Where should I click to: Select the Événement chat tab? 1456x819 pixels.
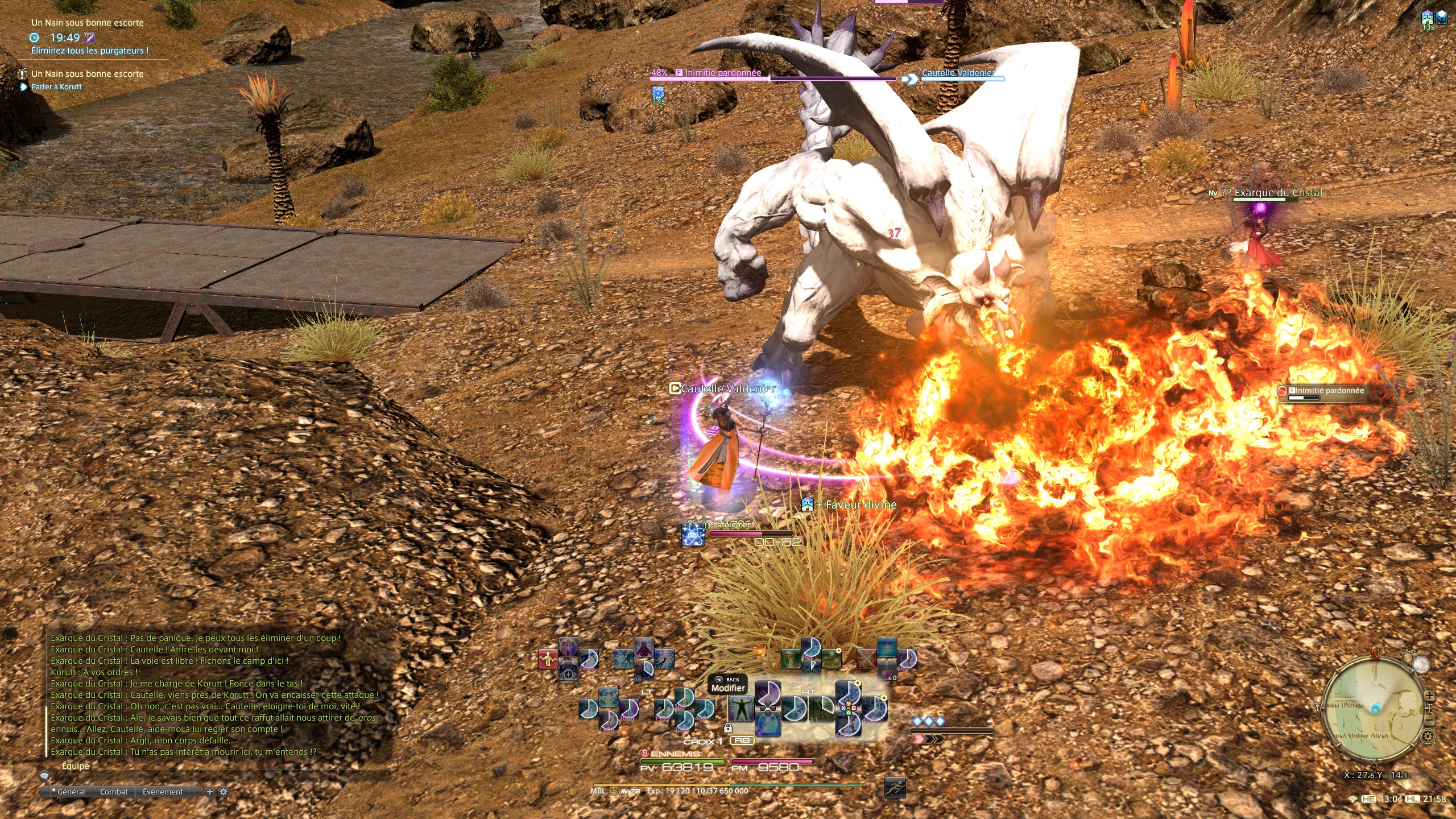click(x=163, y=792)
